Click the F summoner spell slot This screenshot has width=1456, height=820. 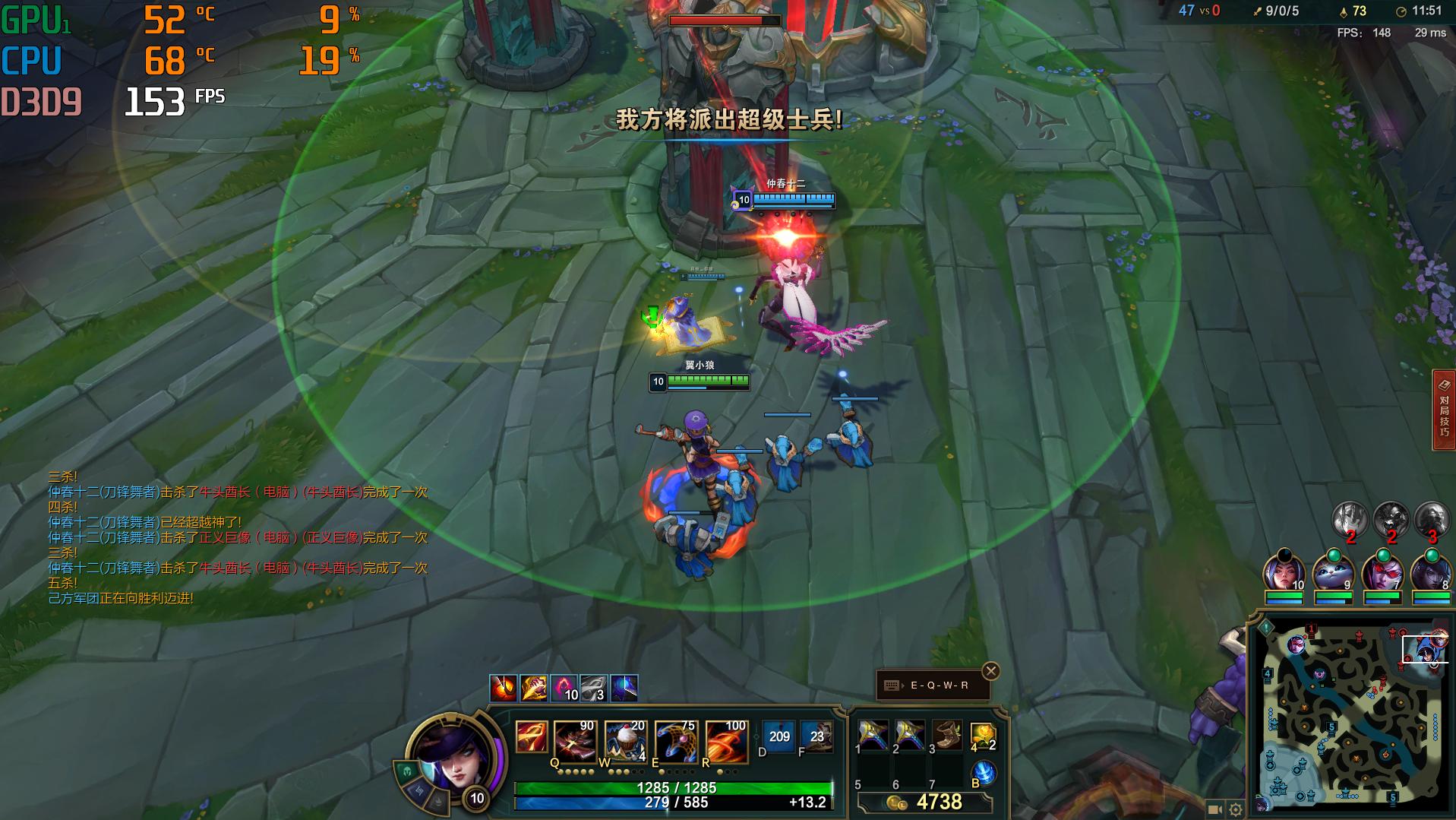(x=816, y=737)
